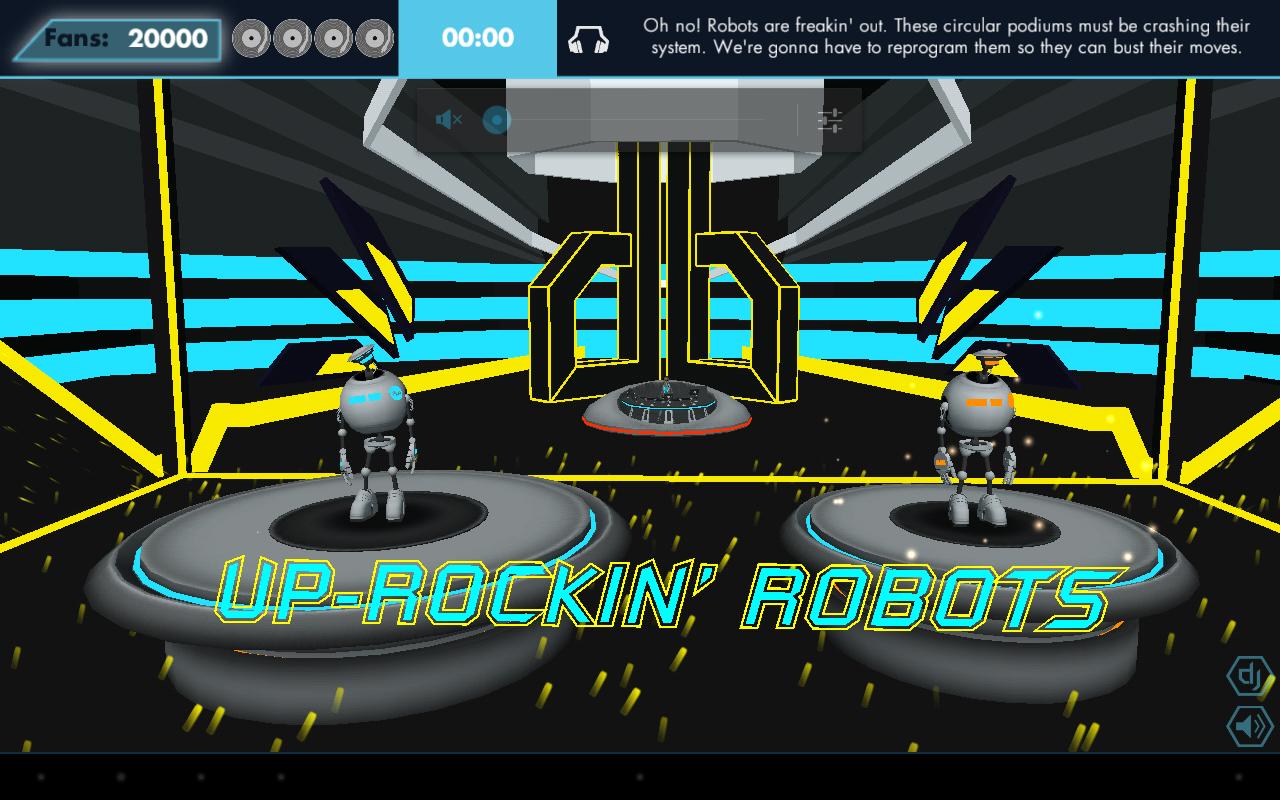
Task: Click the volume slider's round handle
Action: pyautogui.click(x=497, y=121)
